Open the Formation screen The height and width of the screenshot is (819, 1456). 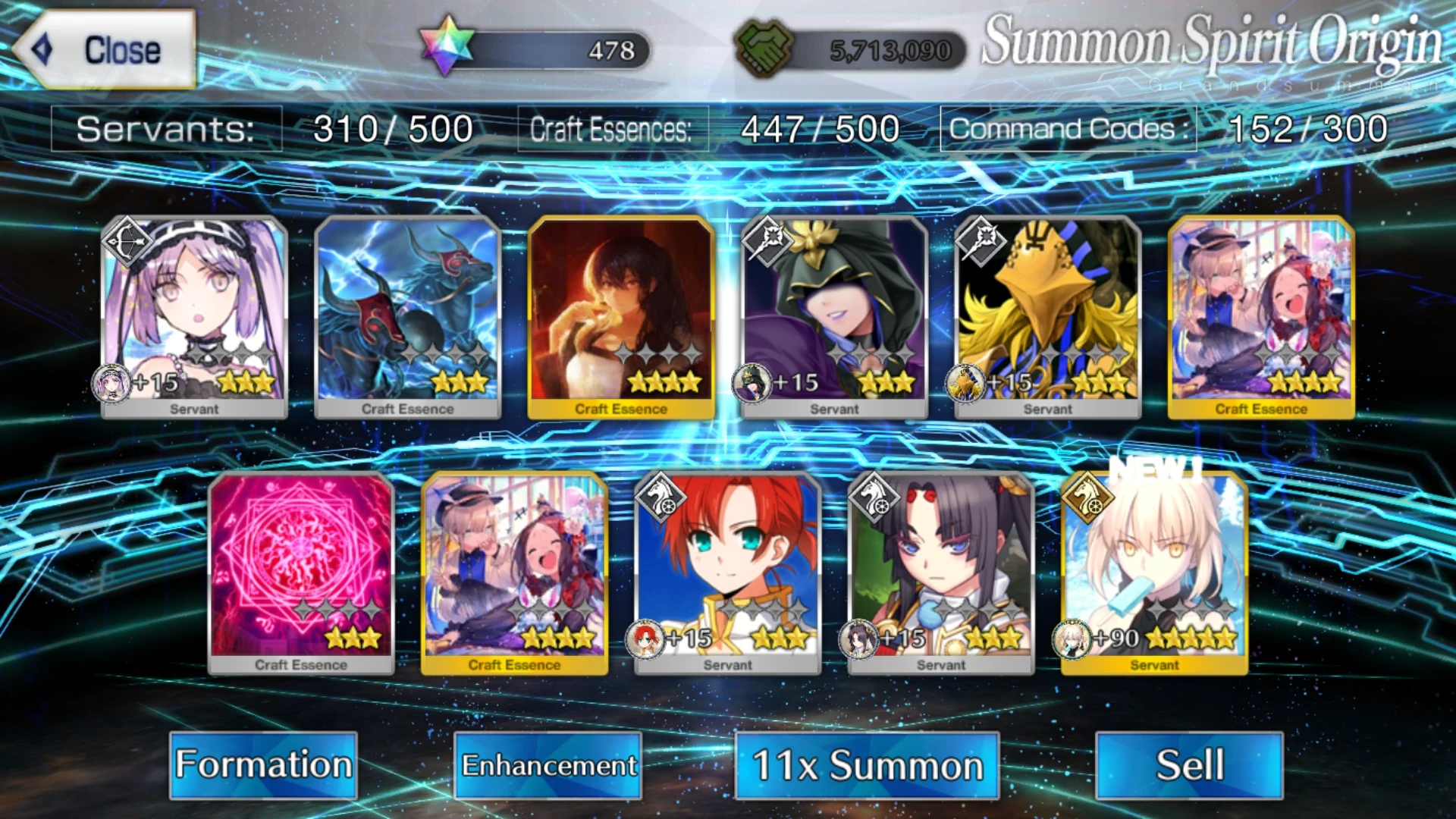(x=262, y=765)
